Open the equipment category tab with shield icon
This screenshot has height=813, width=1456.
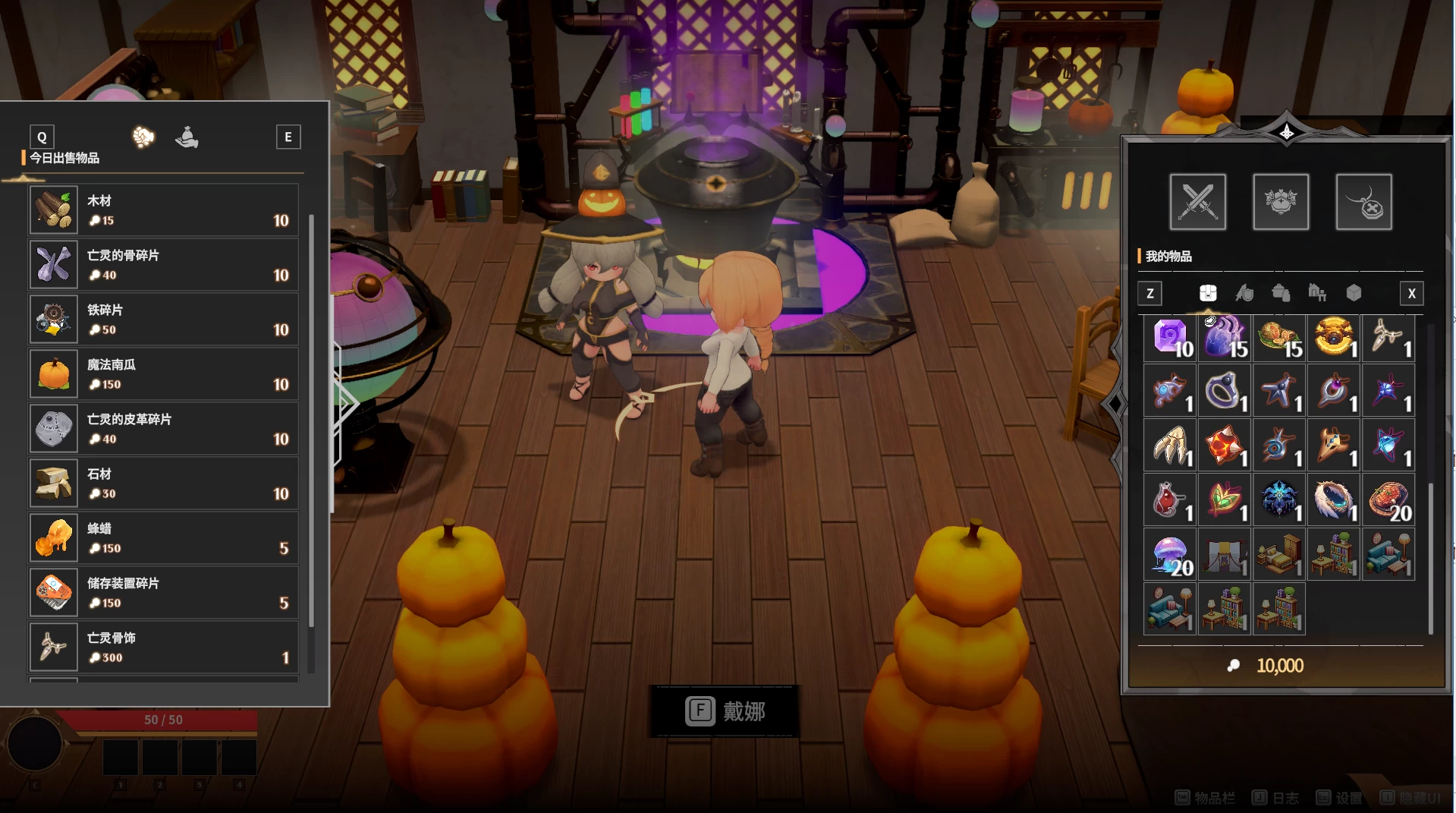coord(1245,293)
